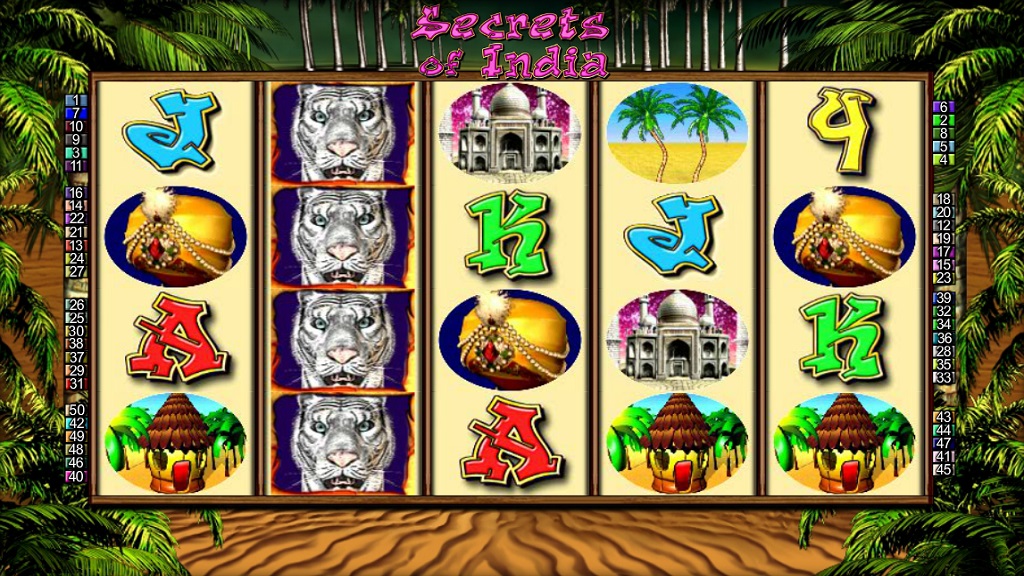Highlight payline number 11

point(76,166)
